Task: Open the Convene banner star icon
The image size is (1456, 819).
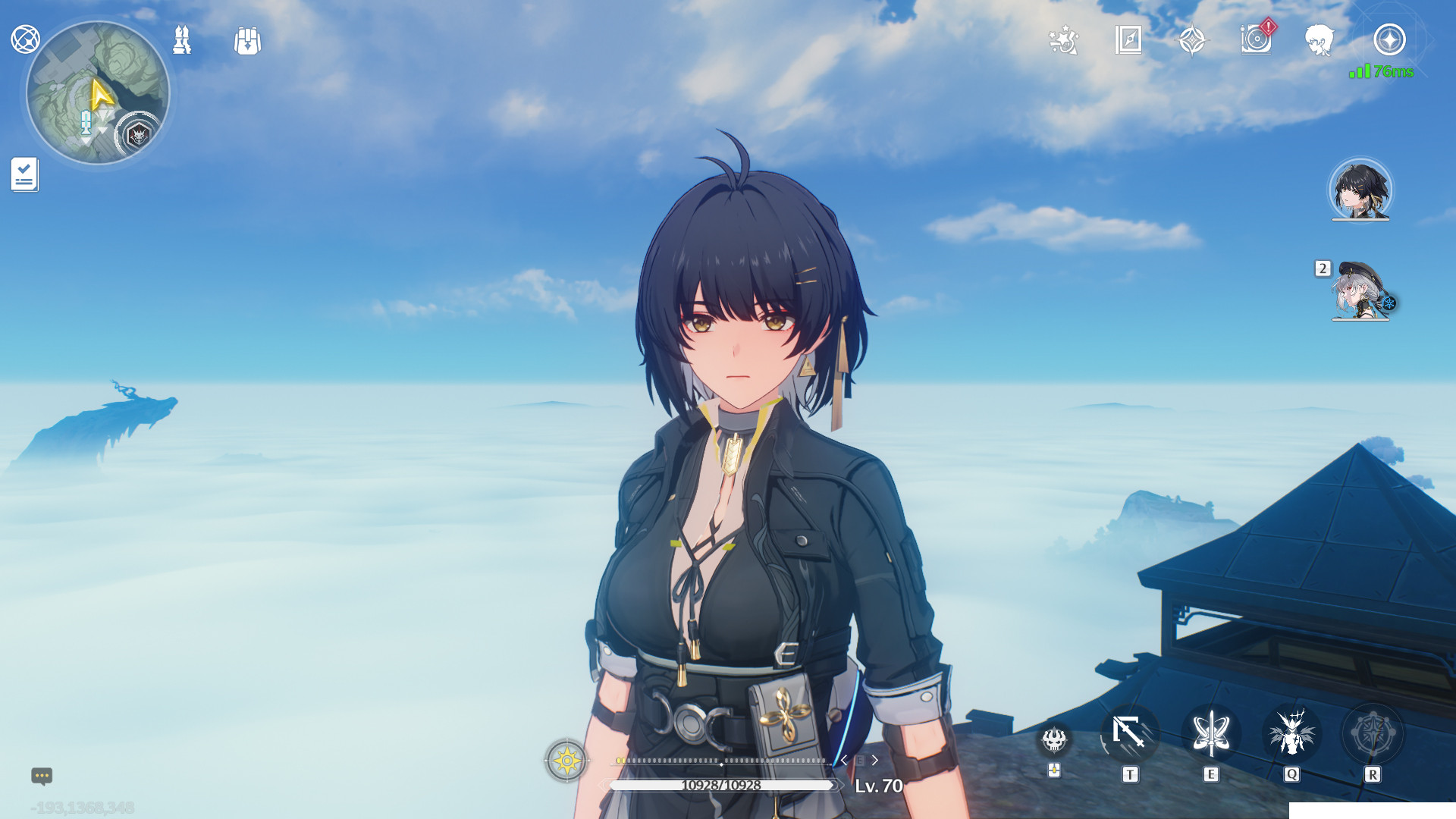Action: click(1193, 39)
